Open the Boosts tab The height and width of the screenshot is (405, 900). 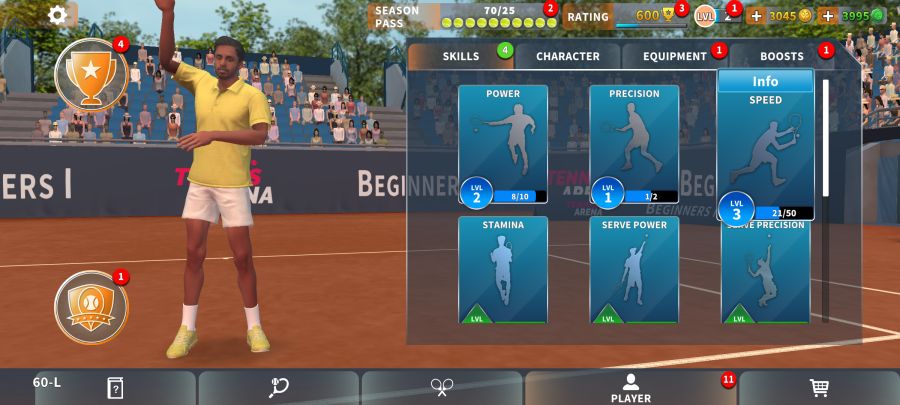pos(782,56)
